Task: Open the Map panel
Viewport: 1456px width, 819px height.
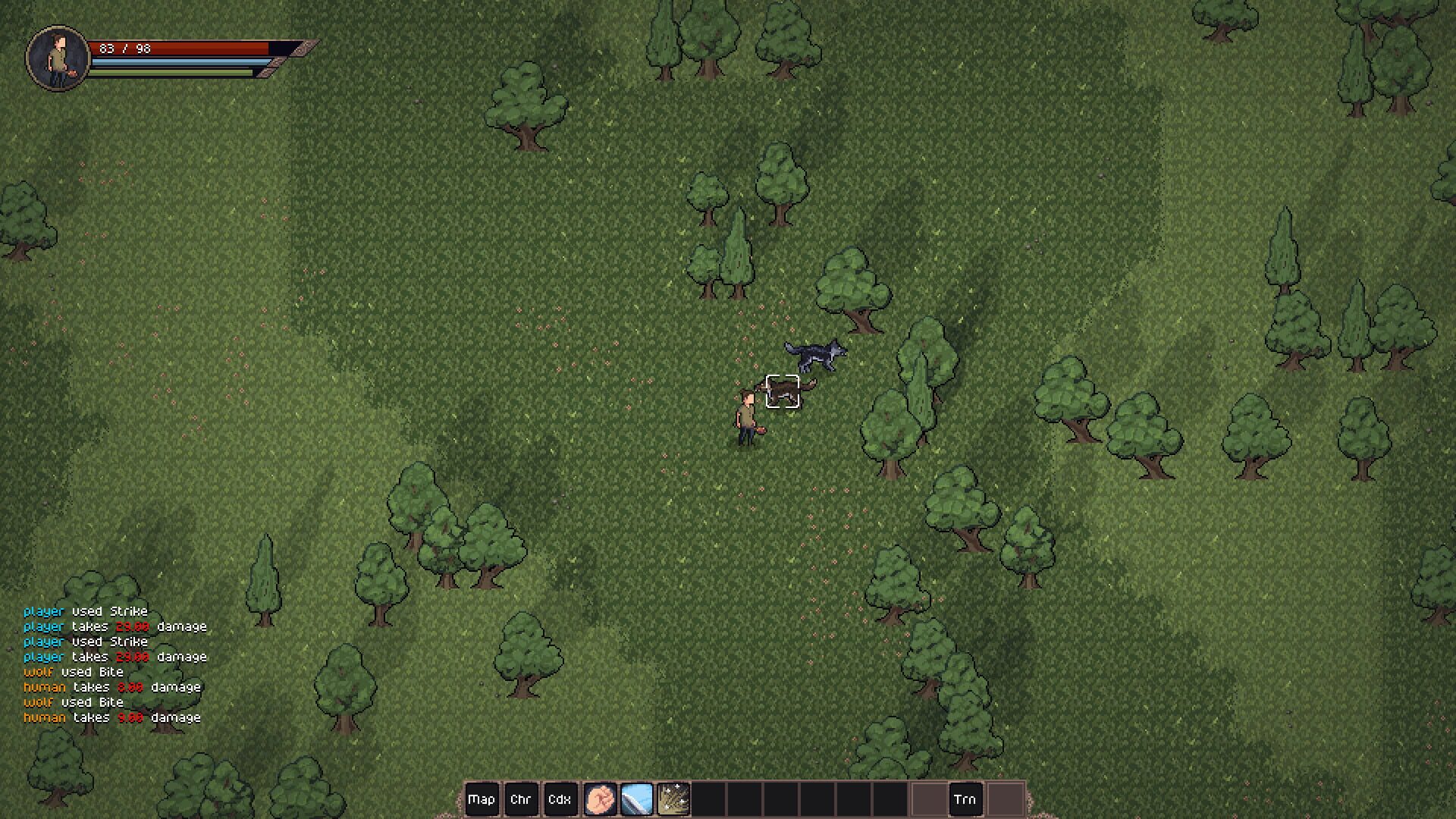Action: (482, 799)
